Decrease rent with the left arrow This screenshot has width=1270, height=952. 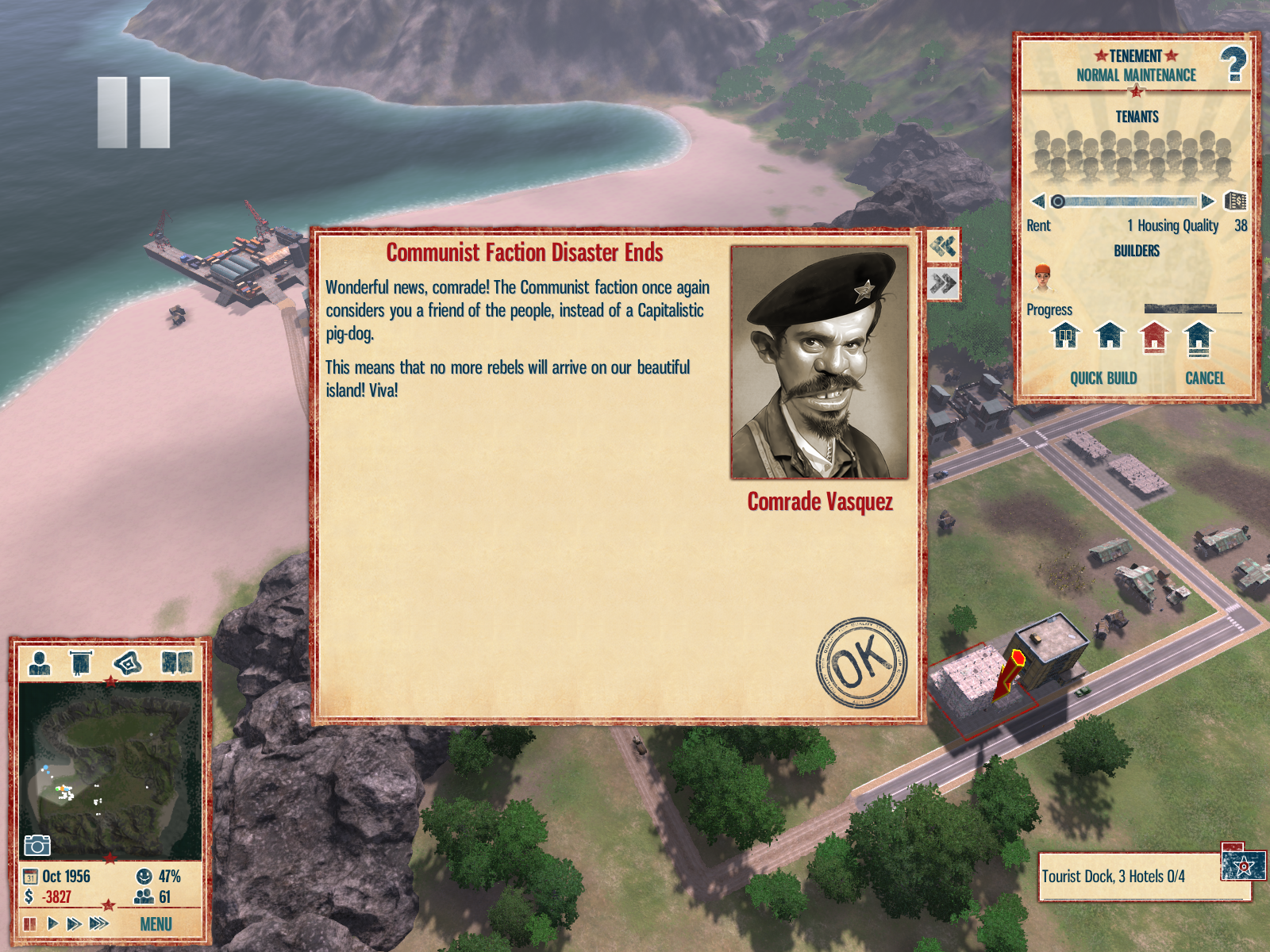pos(1037,201)
